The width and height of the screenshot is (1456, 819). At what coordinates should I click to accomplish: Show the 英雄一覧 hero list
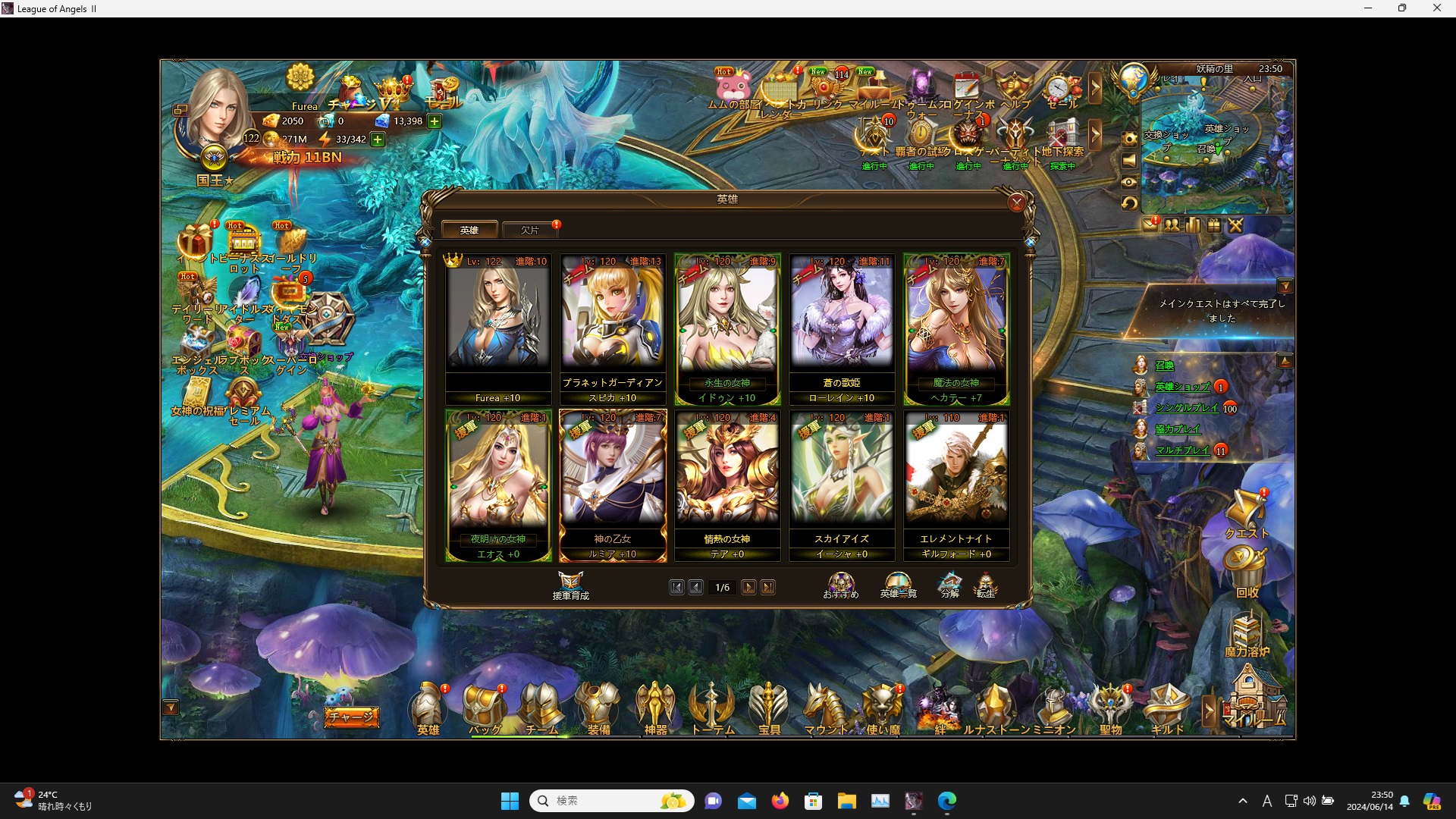pyautogui.click(x=898, y=585)
